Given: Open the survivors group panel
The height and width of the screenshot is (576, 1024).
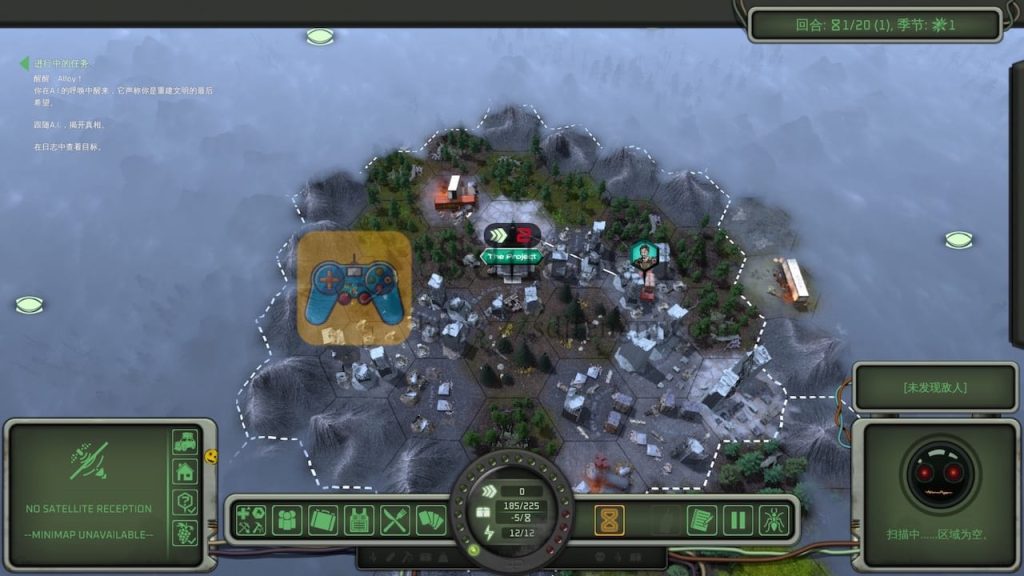Looking at the screenshot, I should pyautogui.click(x=287, y=520).
